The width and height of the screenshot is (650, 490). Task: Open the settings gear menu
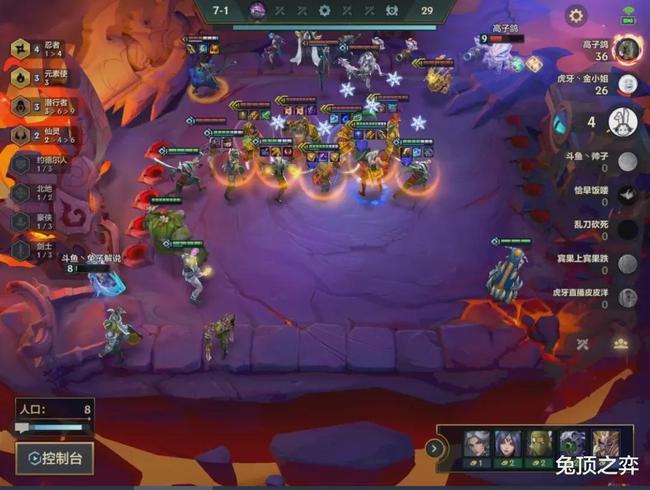pyautogui.click(x=576, y=15)
